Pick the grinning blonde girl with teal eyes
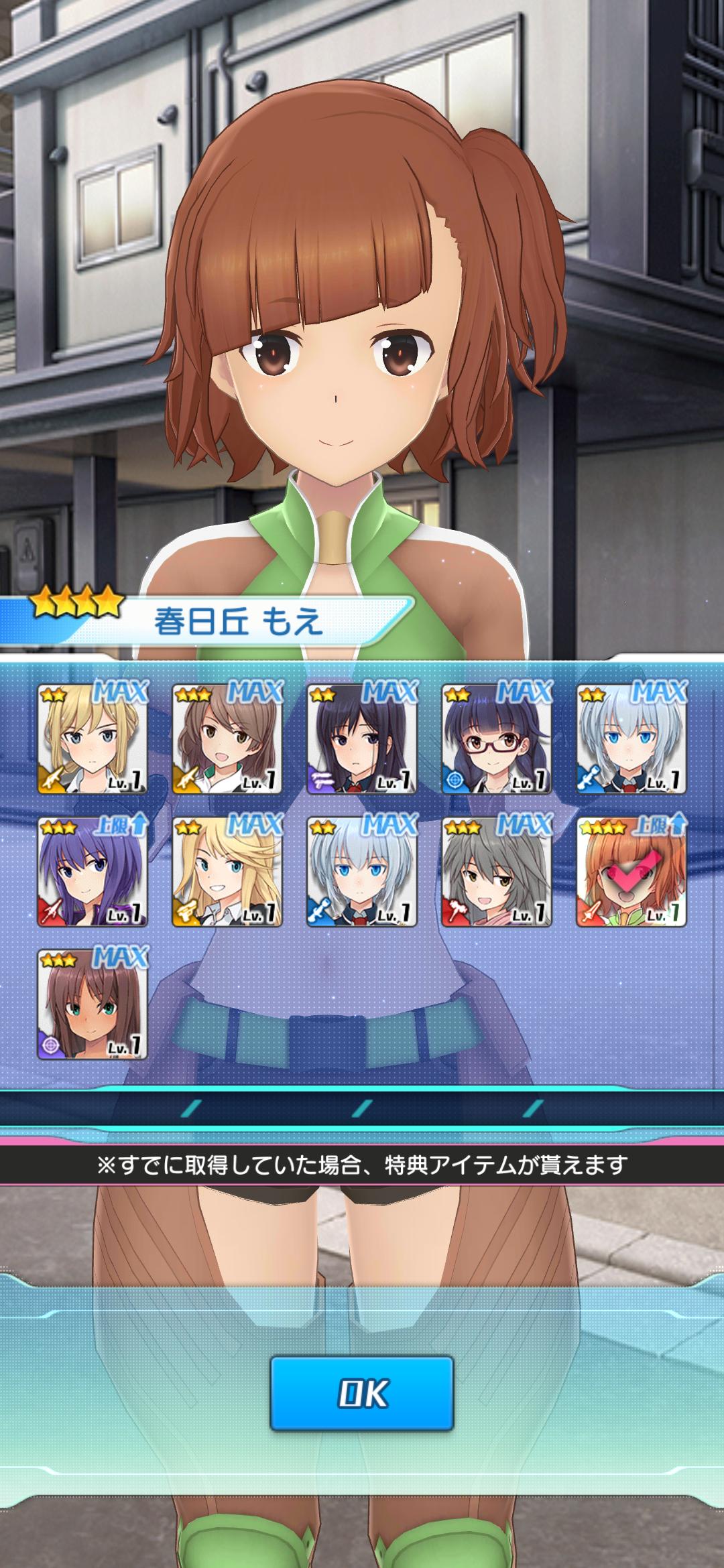This screenshot has height=1568, width=724. [x=227, y=872]
